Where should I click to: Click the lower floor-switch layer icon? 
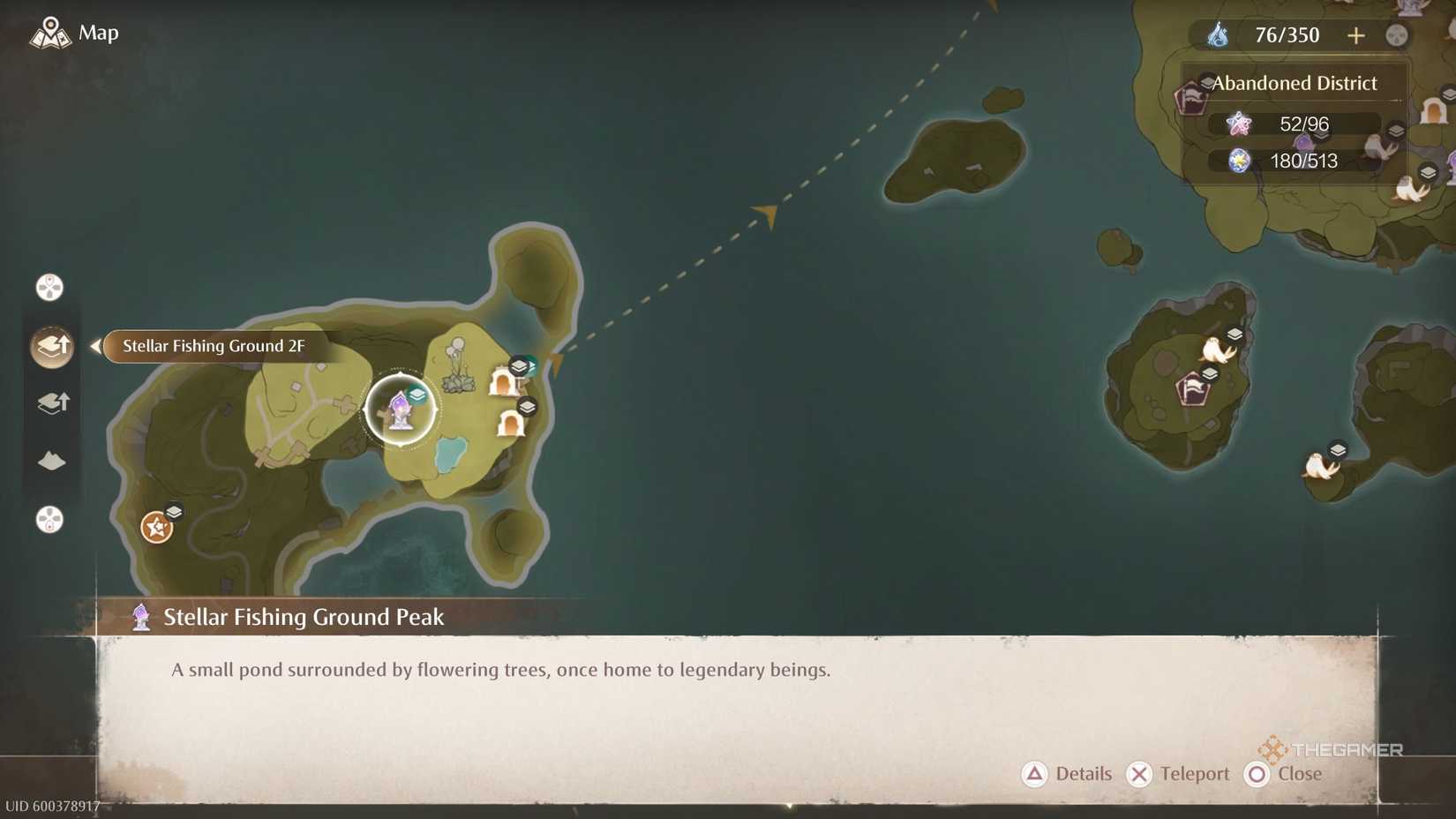(53, 403)
